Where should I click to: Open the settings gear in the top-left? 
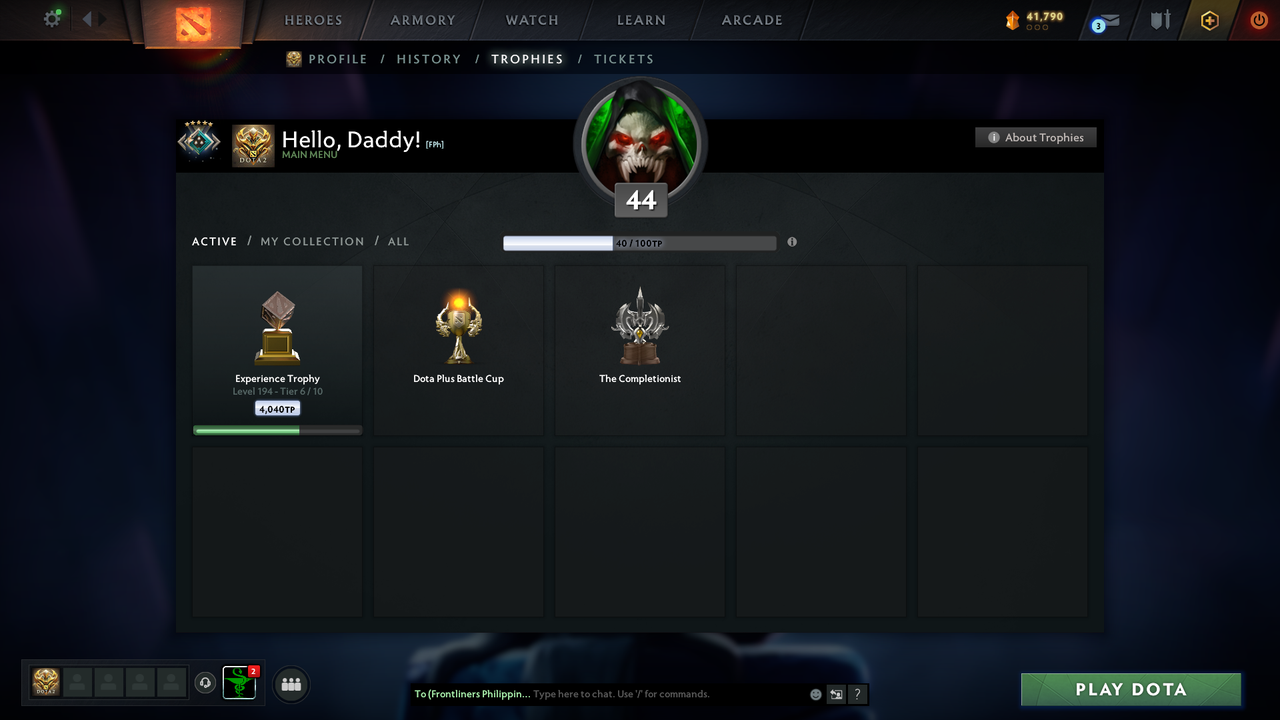coord(52,18)
